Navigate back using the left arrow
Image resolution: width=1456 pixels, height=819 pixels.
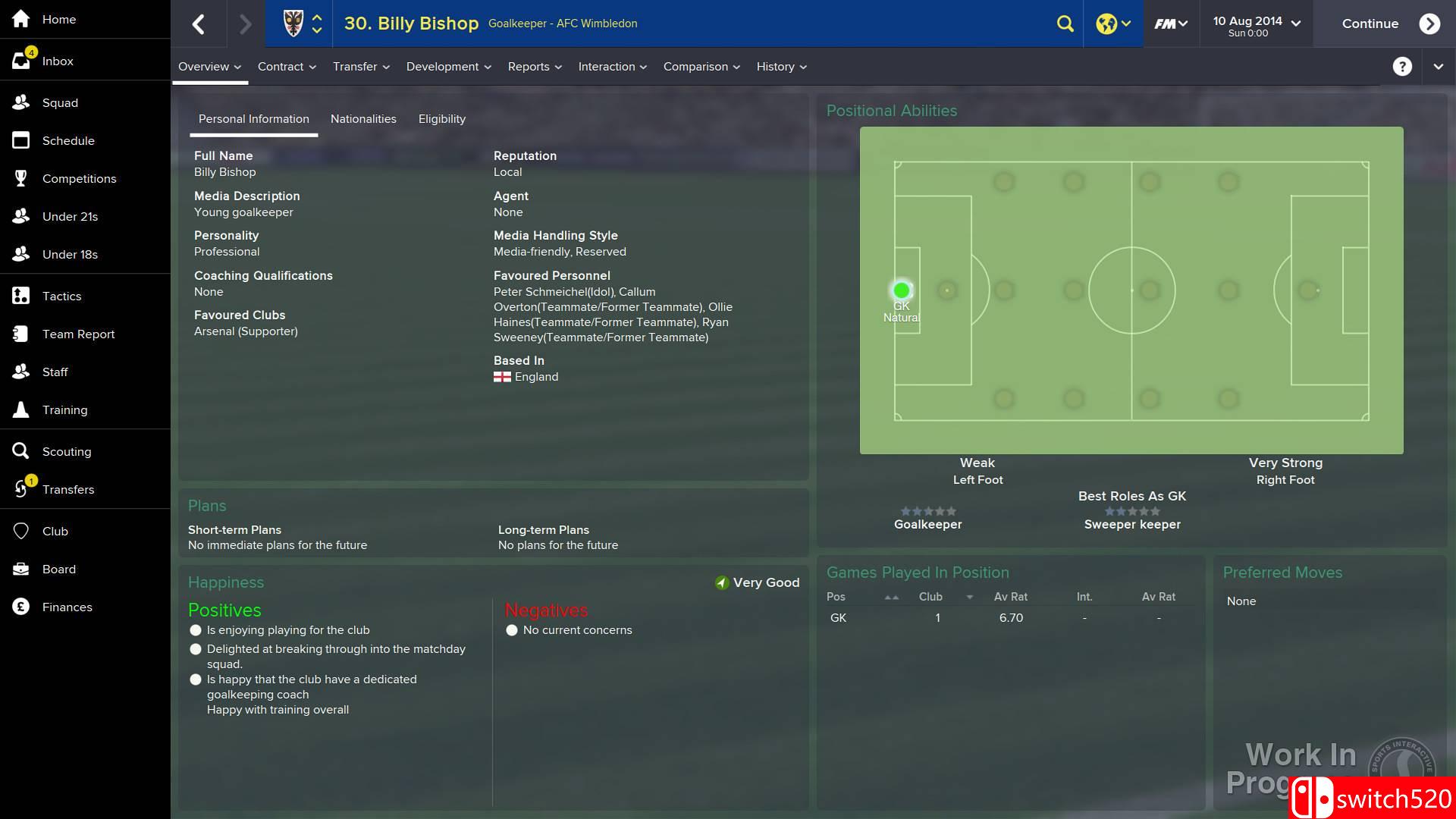click(x=199, y=24)
